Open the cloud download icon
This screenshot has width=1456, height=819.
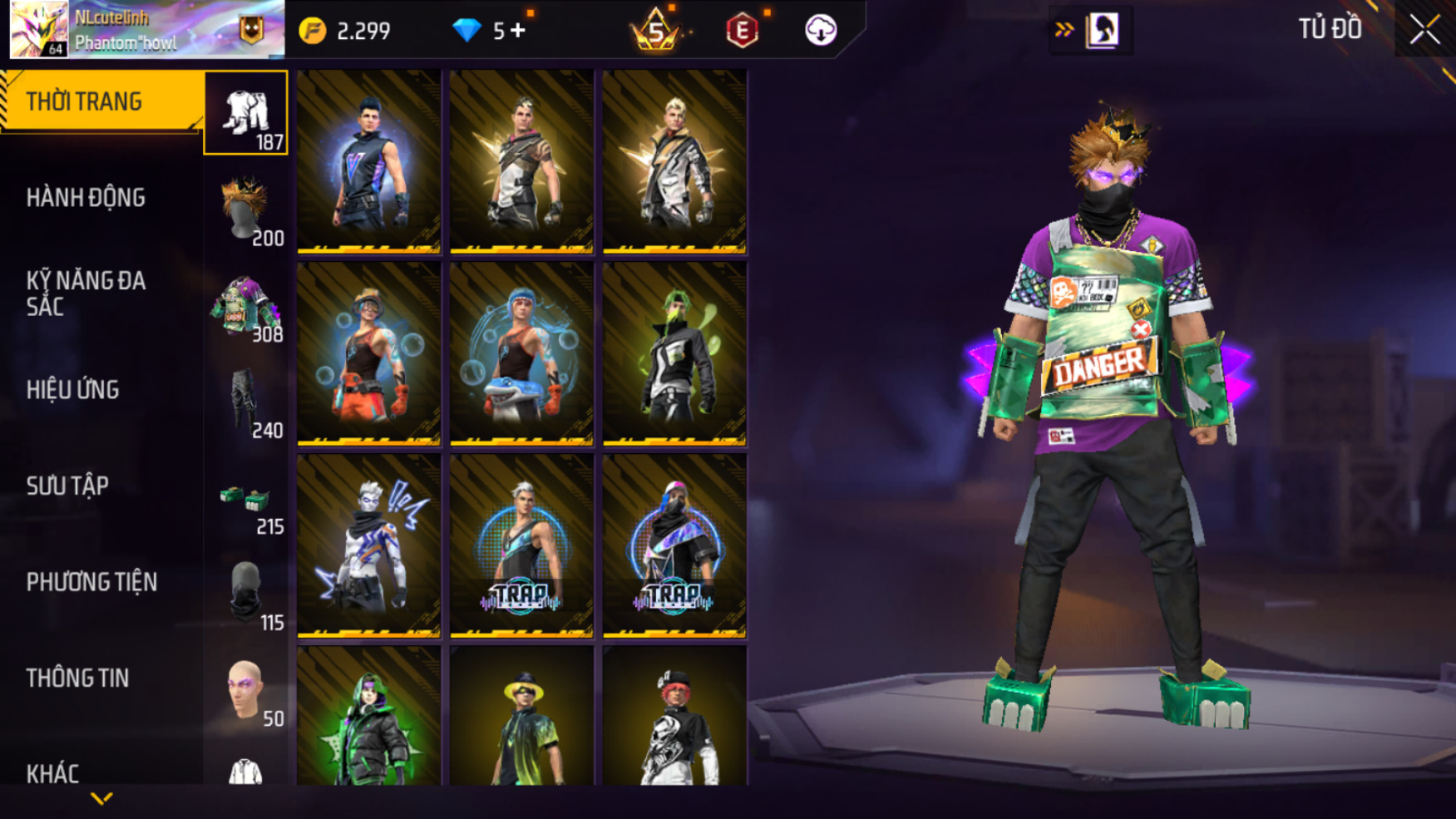(x=820, y=30)
